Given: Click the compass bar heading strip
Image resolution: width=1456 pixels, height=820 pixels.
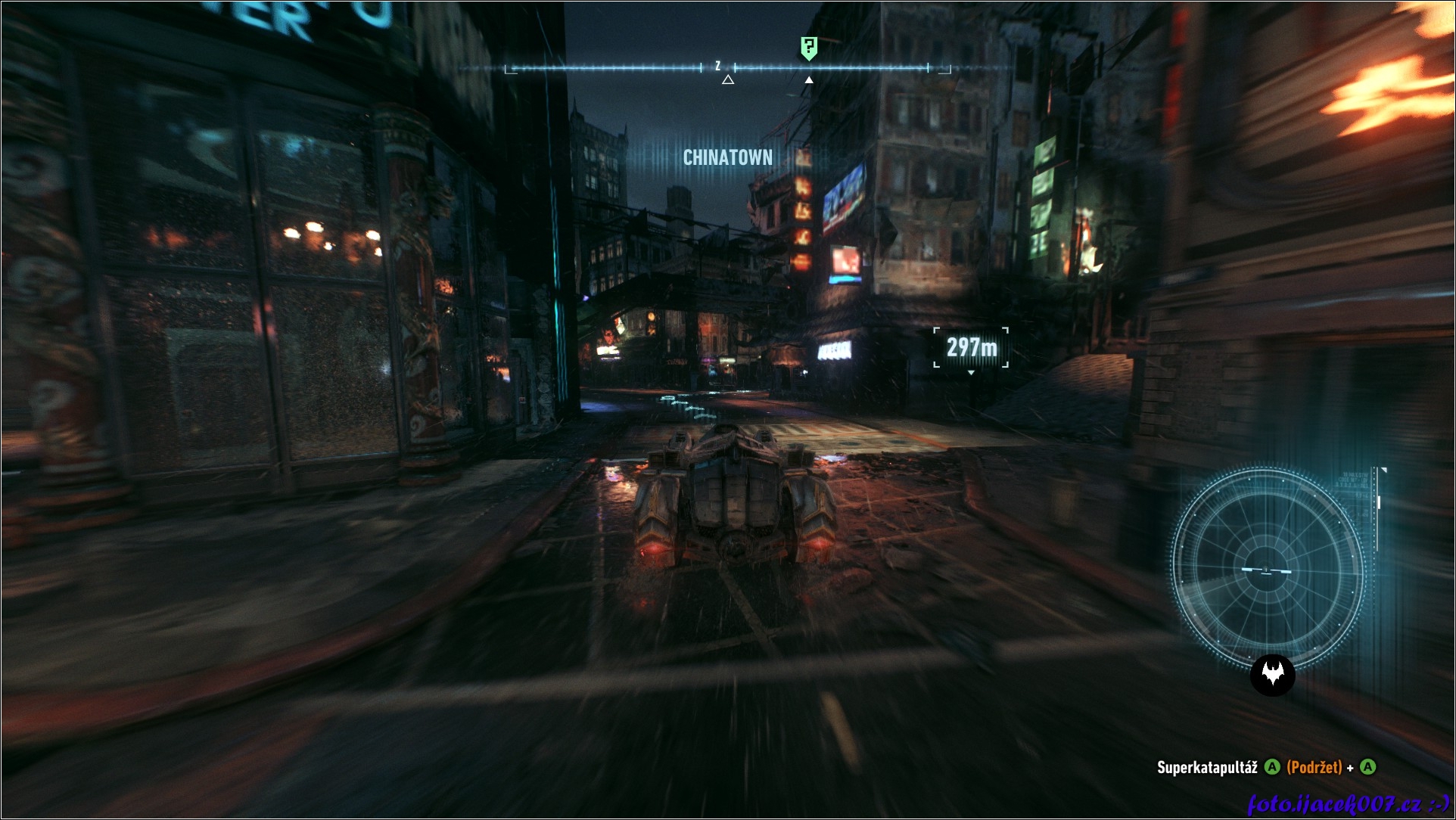Looking at the screenshot, I should coord(727,68).
